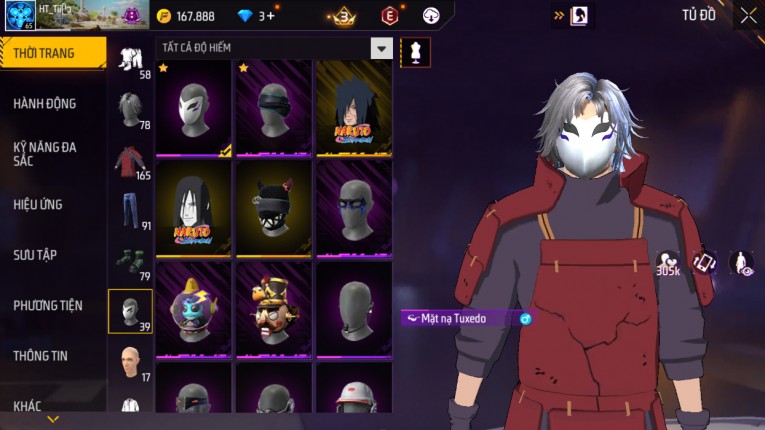Screen dimensions: 765x430
Task: Choose the fish bowl head item
Action: (x=194, y=308)
